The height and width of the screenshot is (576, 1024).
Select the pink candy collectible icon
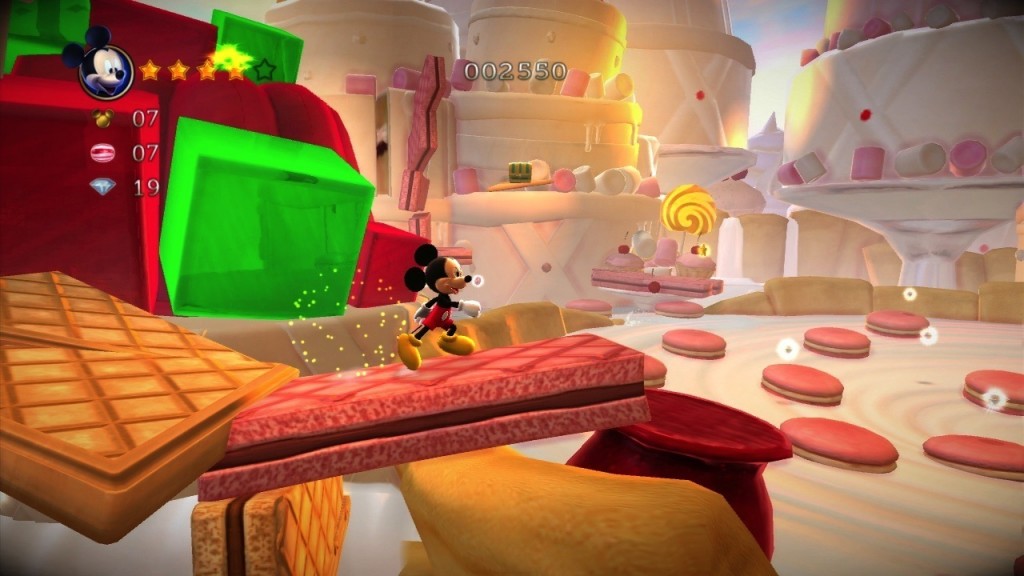[102, 153]
